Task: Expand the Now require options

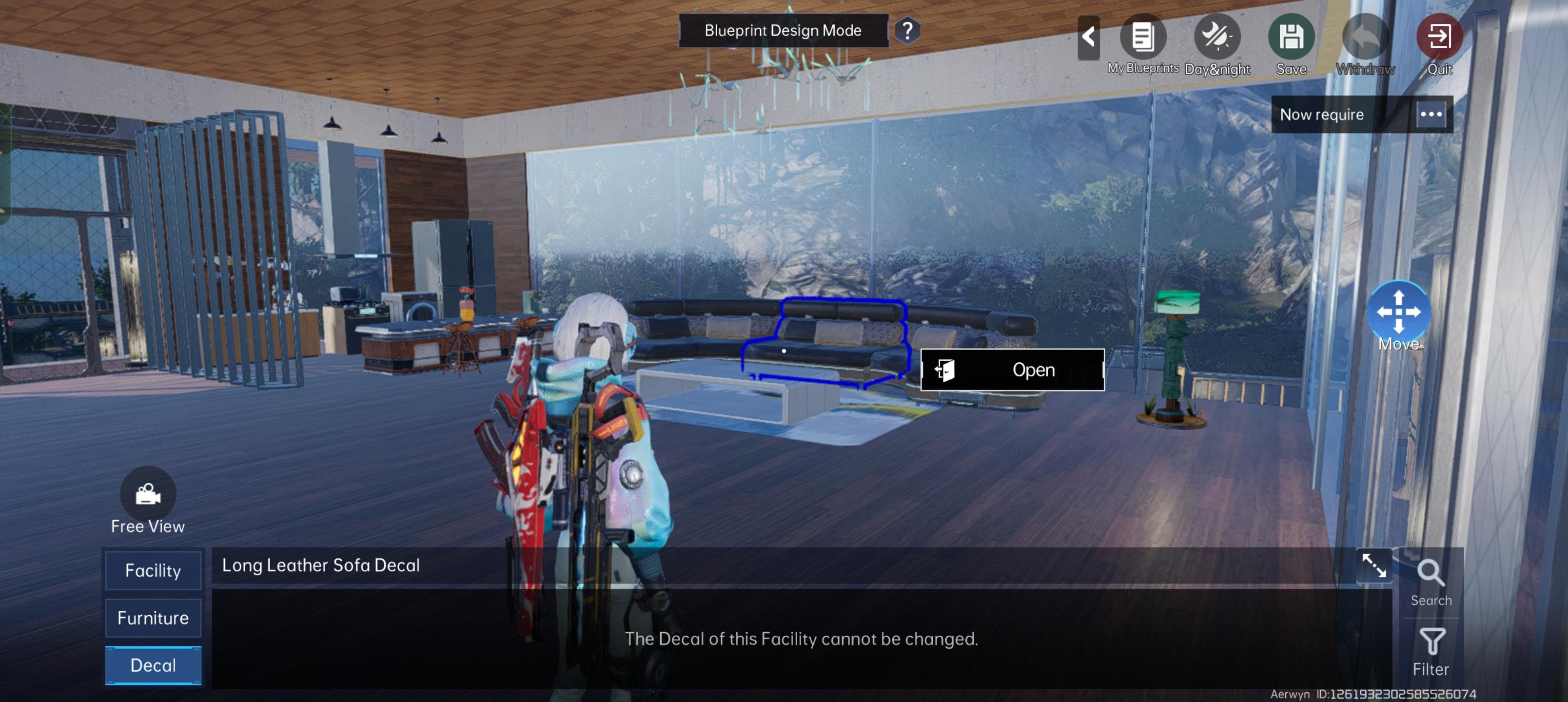Action: coord(1431,115)
